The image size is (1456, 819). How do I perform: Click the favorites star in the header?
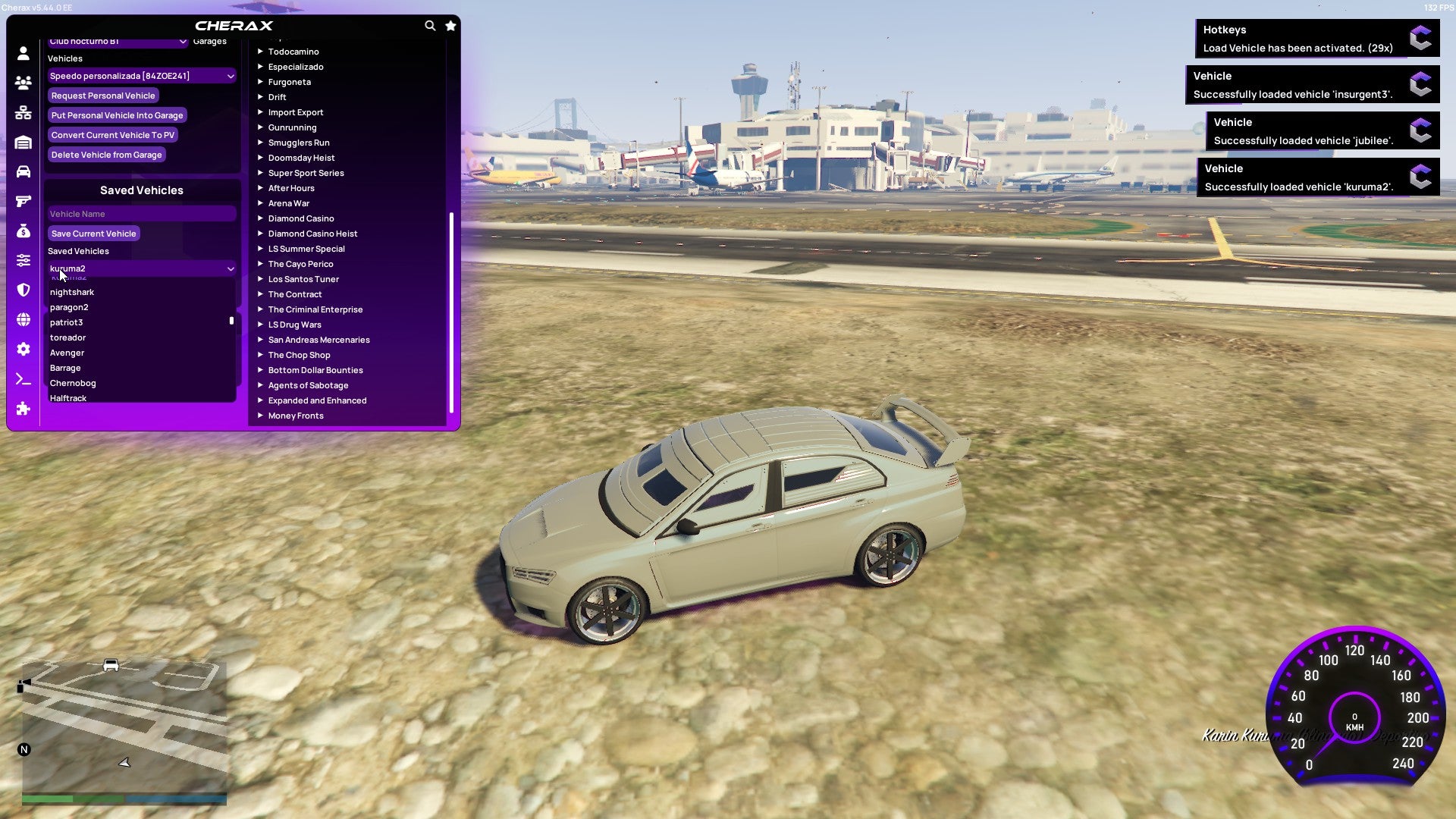[x=450, y=25]
